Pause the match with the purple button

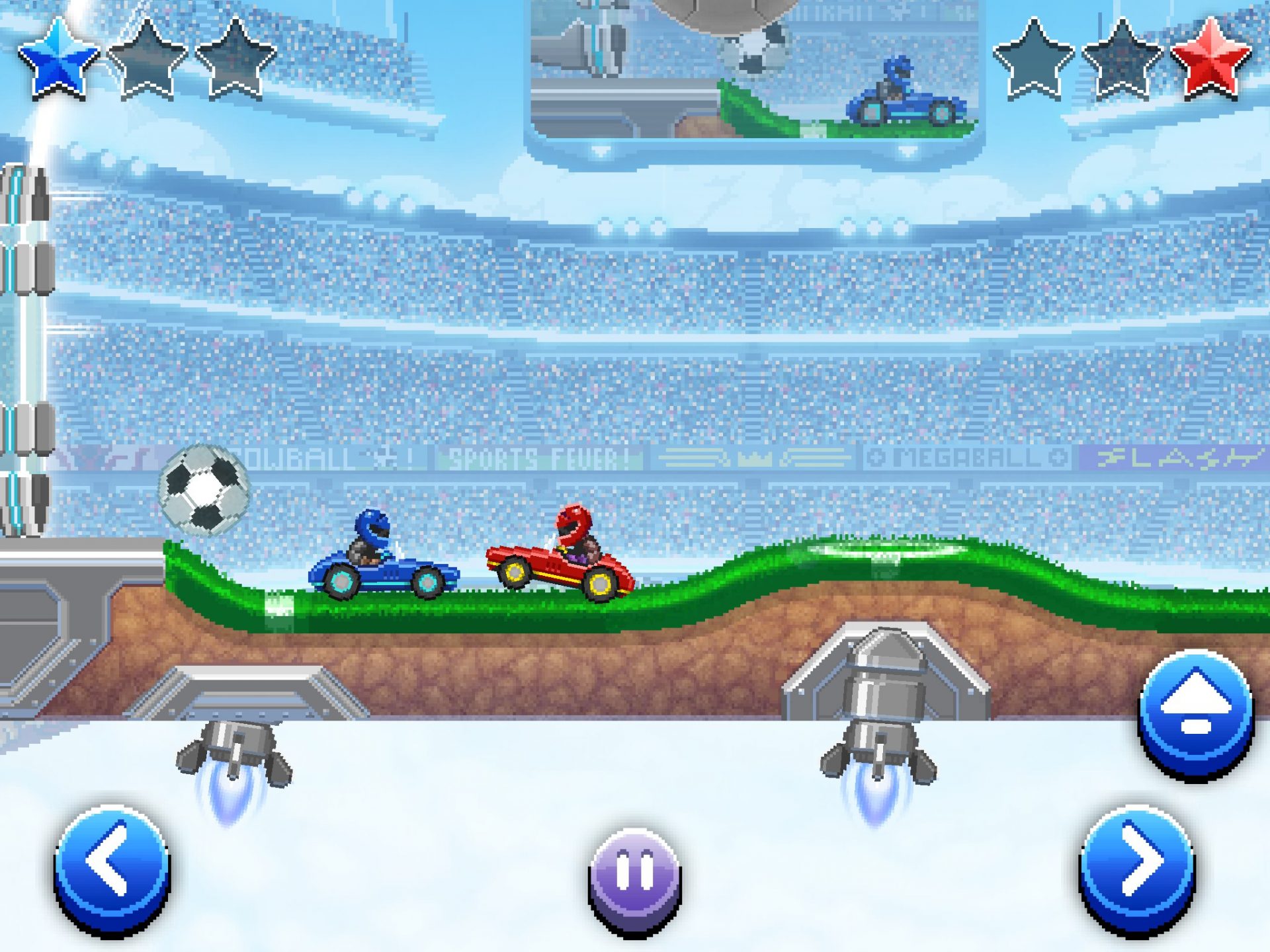(634, 877)
